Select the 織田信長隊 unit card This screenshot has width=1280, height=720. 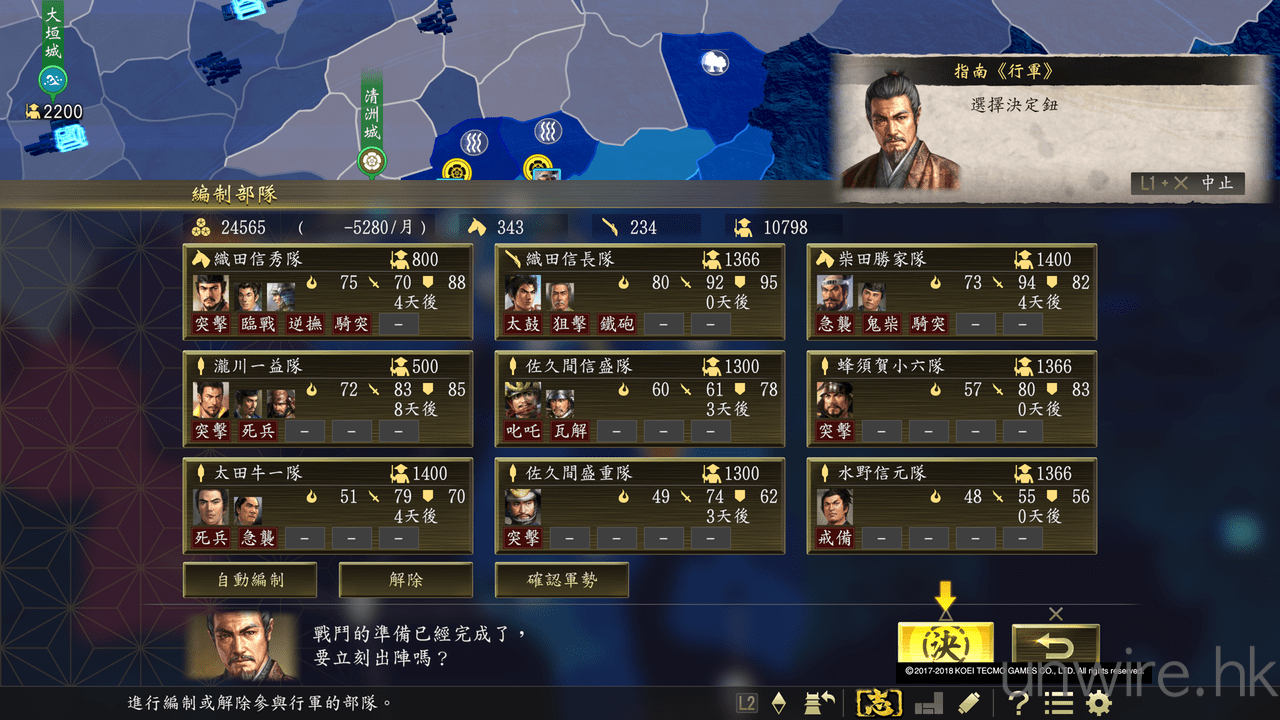pos(640,292)
